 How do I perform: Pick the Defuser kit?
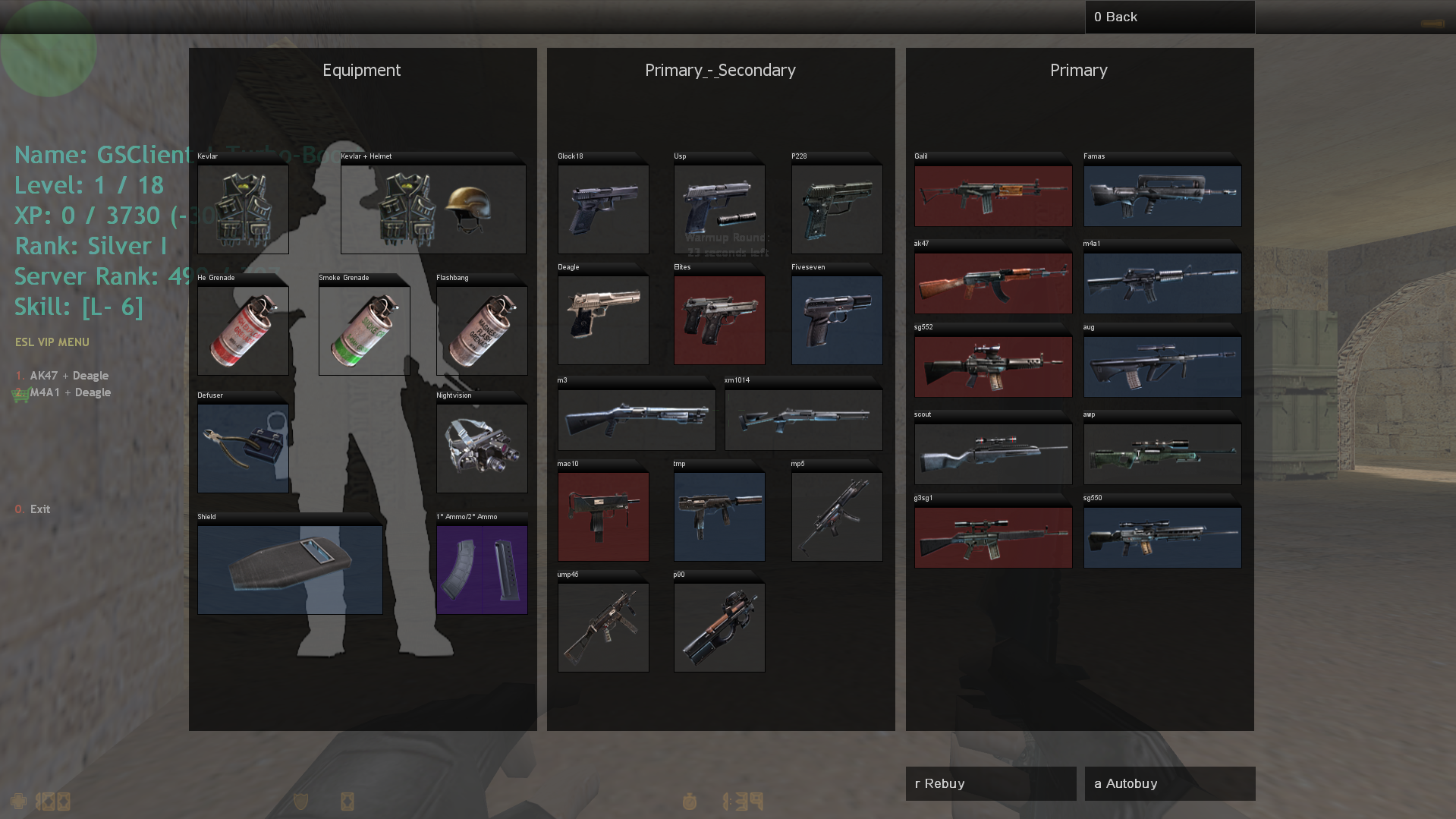point(243,448)
